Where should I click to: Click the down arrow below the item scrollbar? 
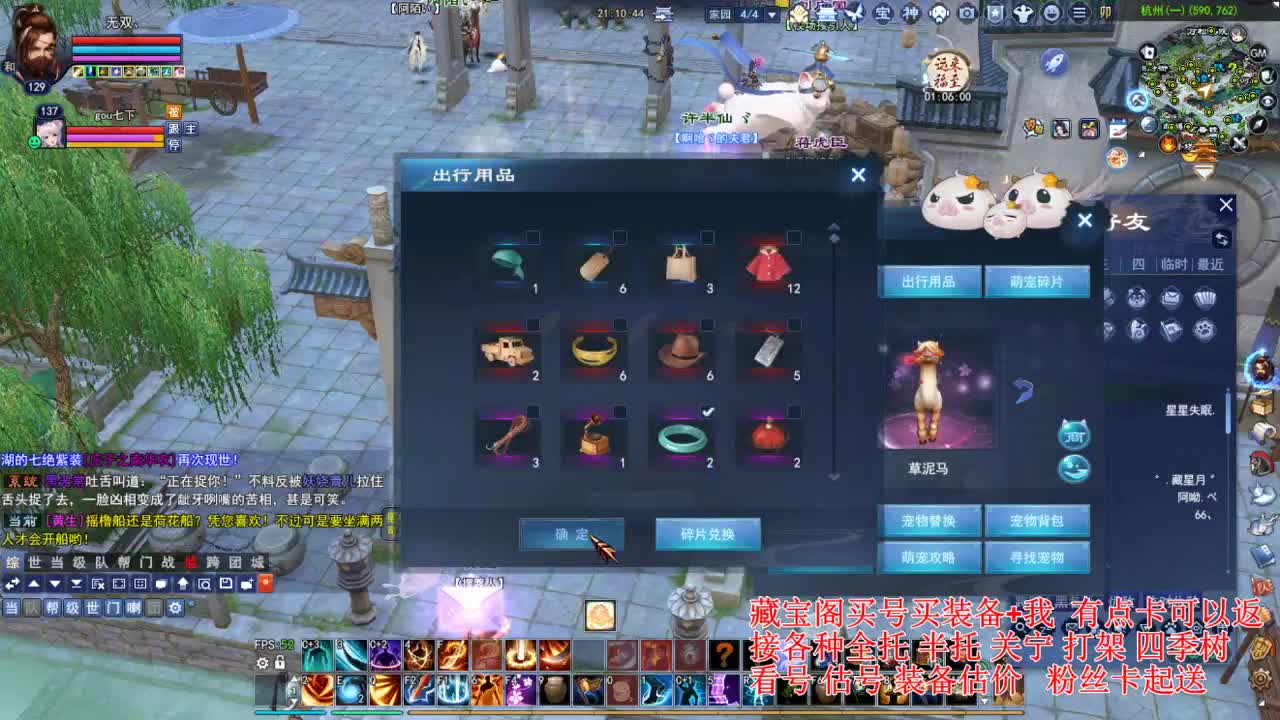833,478
